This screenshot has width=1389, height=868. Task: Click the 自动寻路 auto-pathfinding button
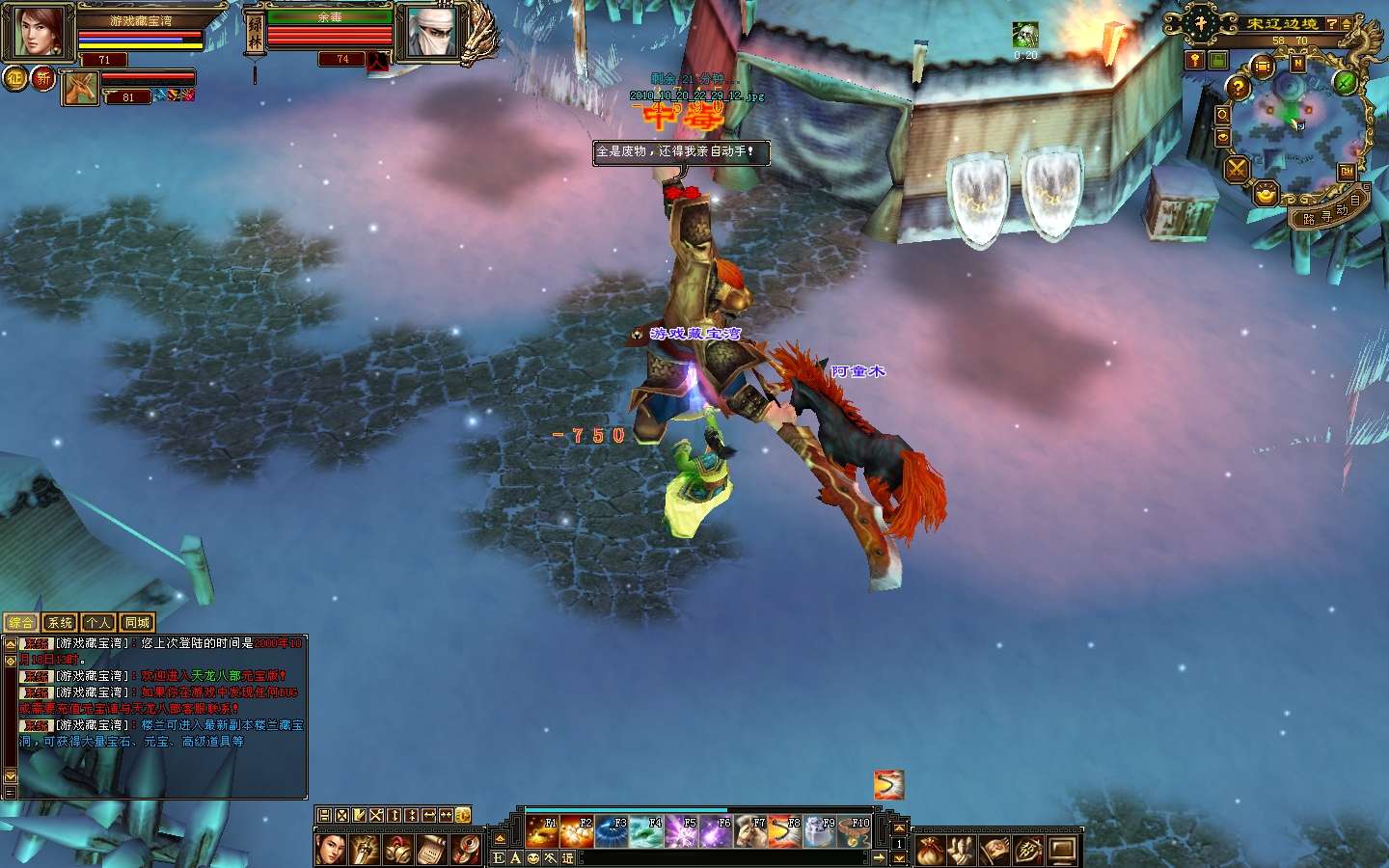(x=1331, y=213)
